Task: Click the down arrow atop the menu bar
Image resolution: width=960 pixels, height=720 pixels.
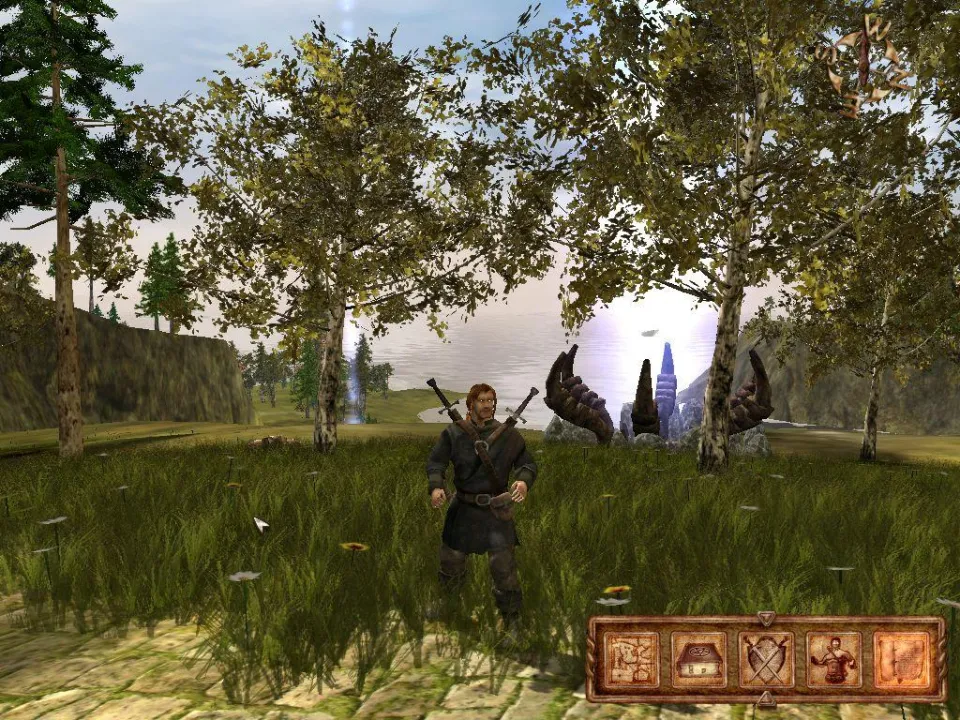Action: coord(766,618)
